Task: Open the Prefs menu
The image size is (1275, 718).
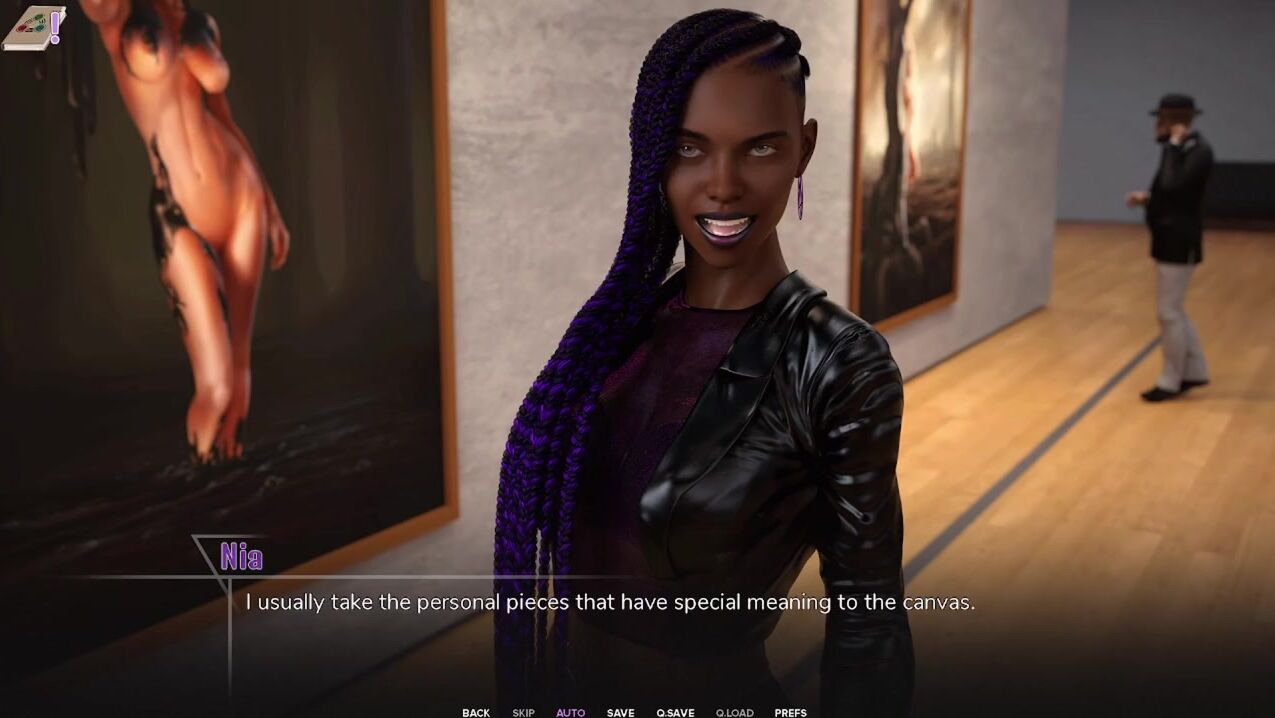Action: pyautogui.click(x=790, y=712)
